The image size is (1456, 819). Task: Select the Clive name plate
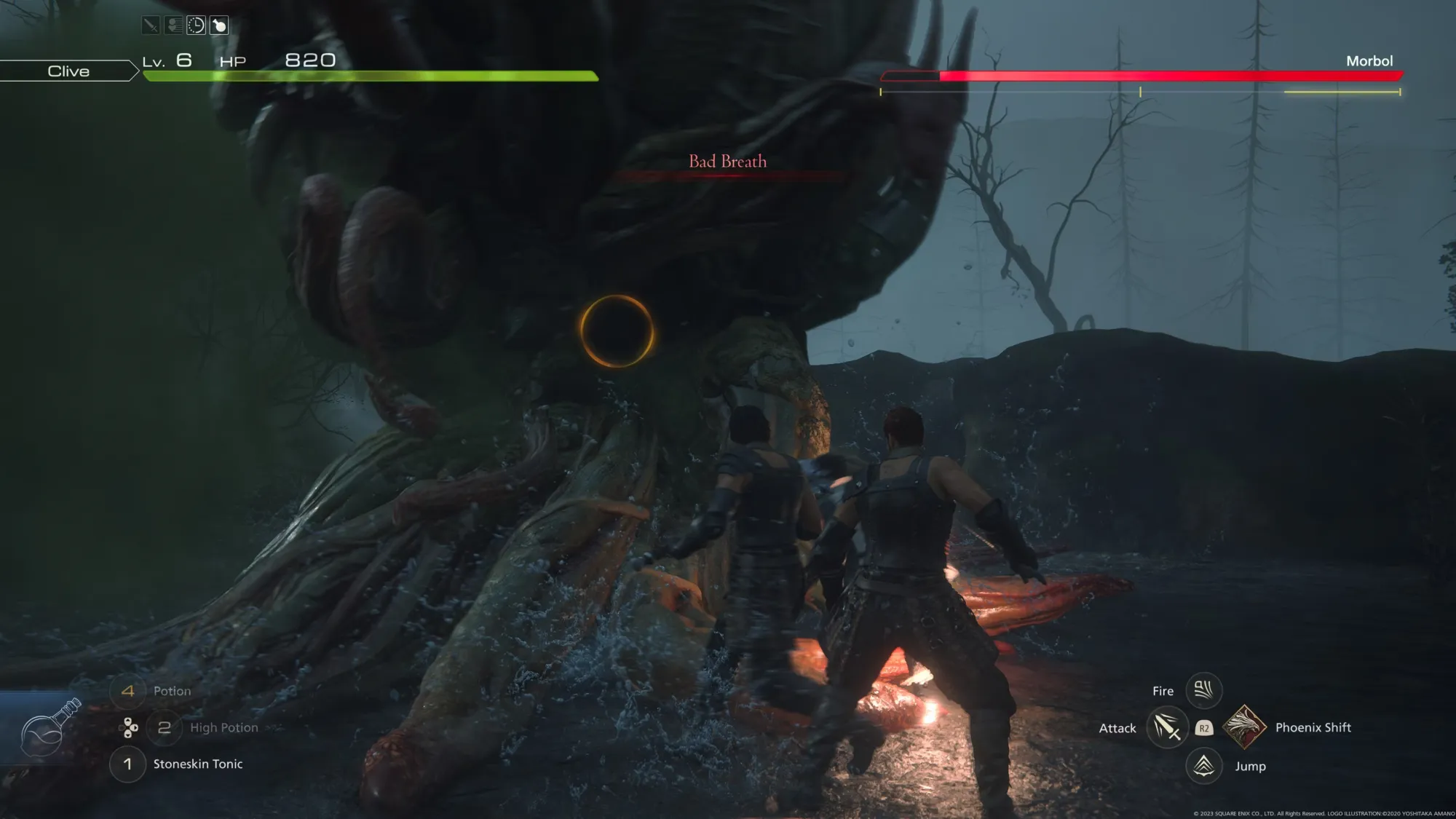[68, 71]
